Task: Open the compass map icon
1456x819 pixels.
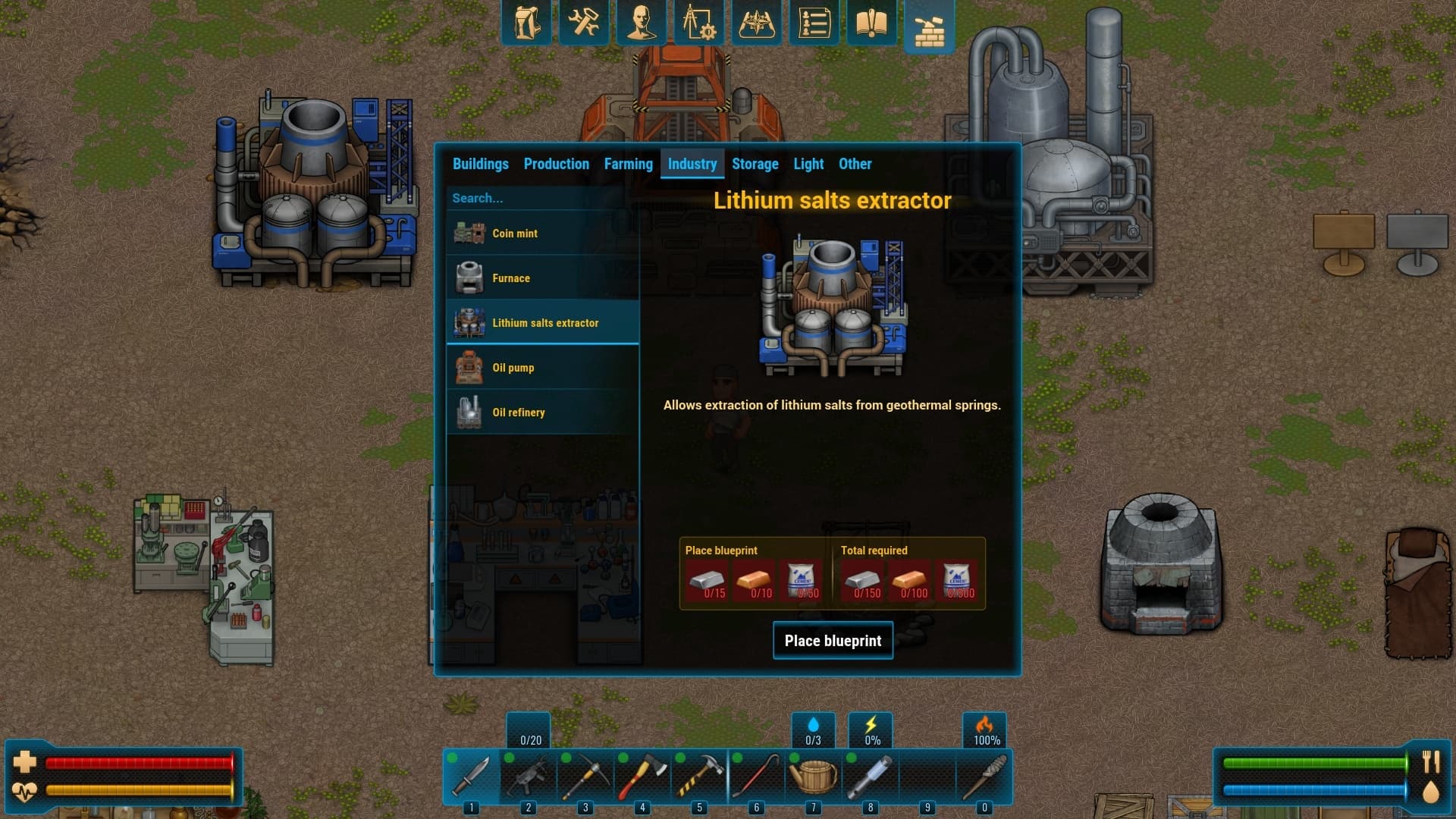Action: (756, 23)
